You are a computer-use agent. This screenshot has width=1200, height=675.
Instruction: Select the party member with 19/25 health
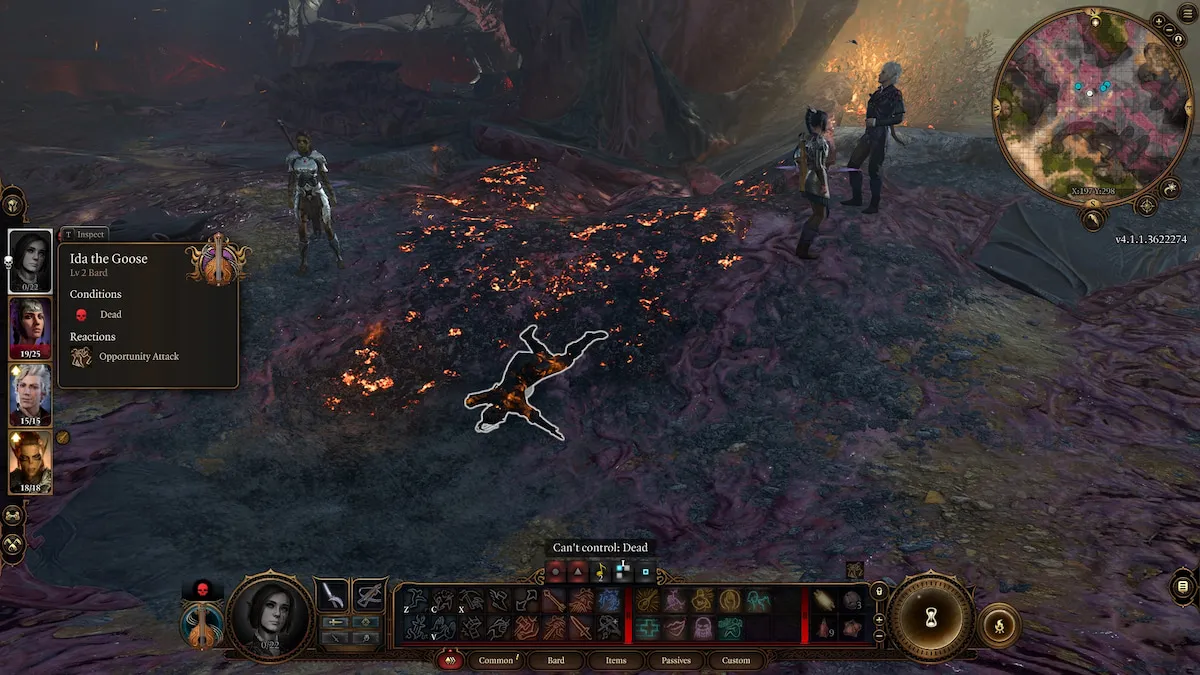tap(31, 326)
